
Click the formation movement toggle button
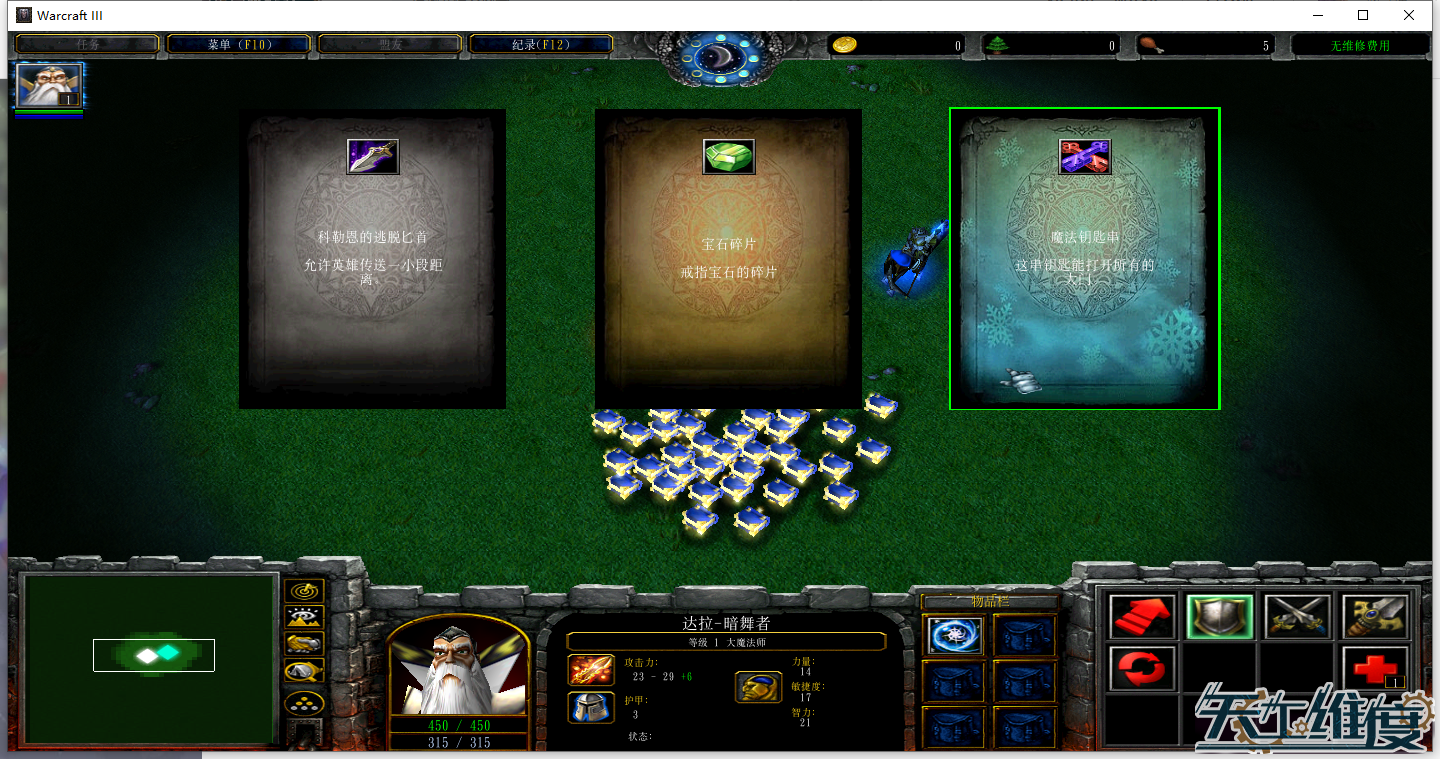coord(304,703)
